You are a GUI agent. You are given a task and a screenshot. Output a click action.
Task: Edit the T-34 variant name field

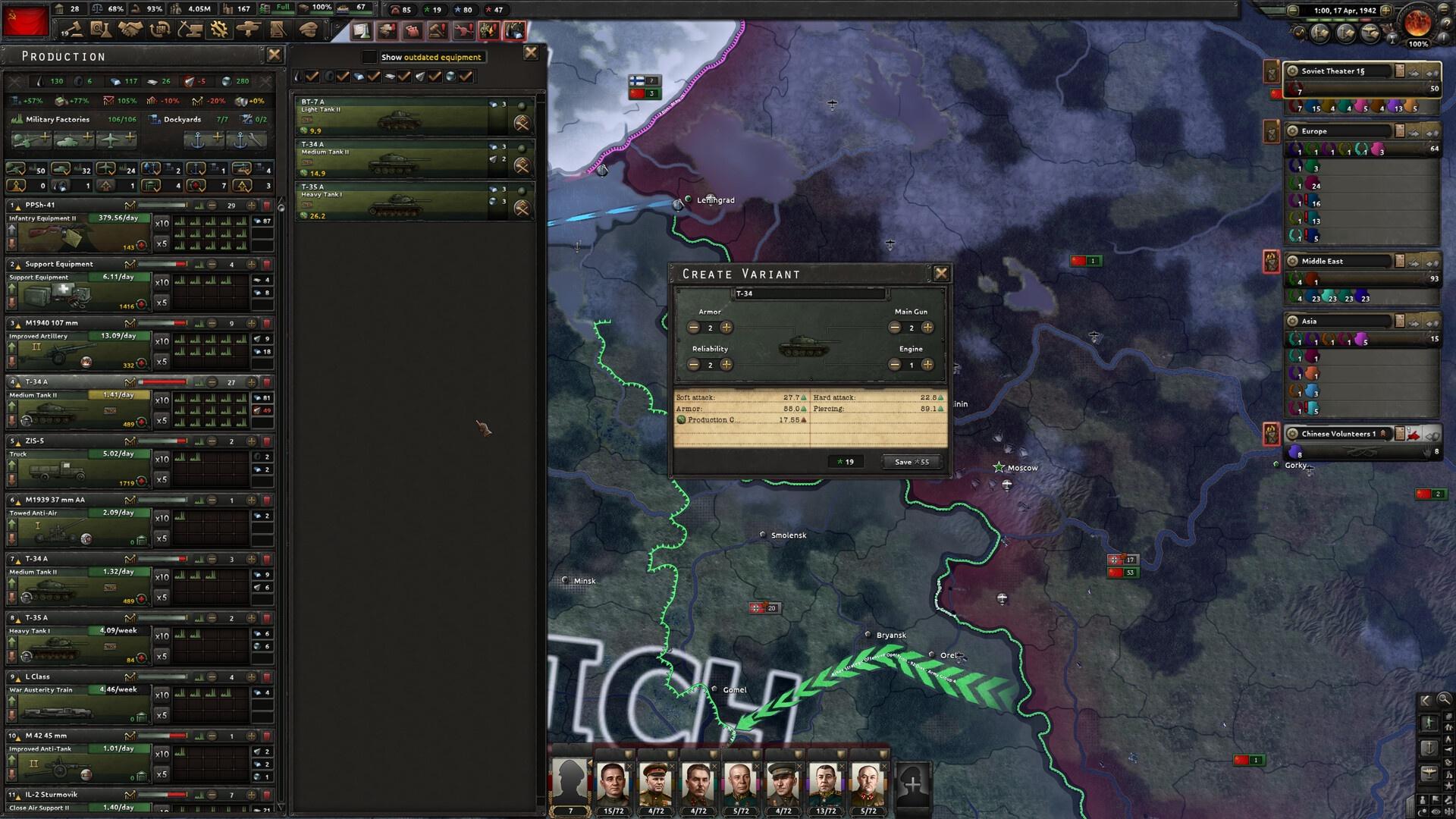810,293
